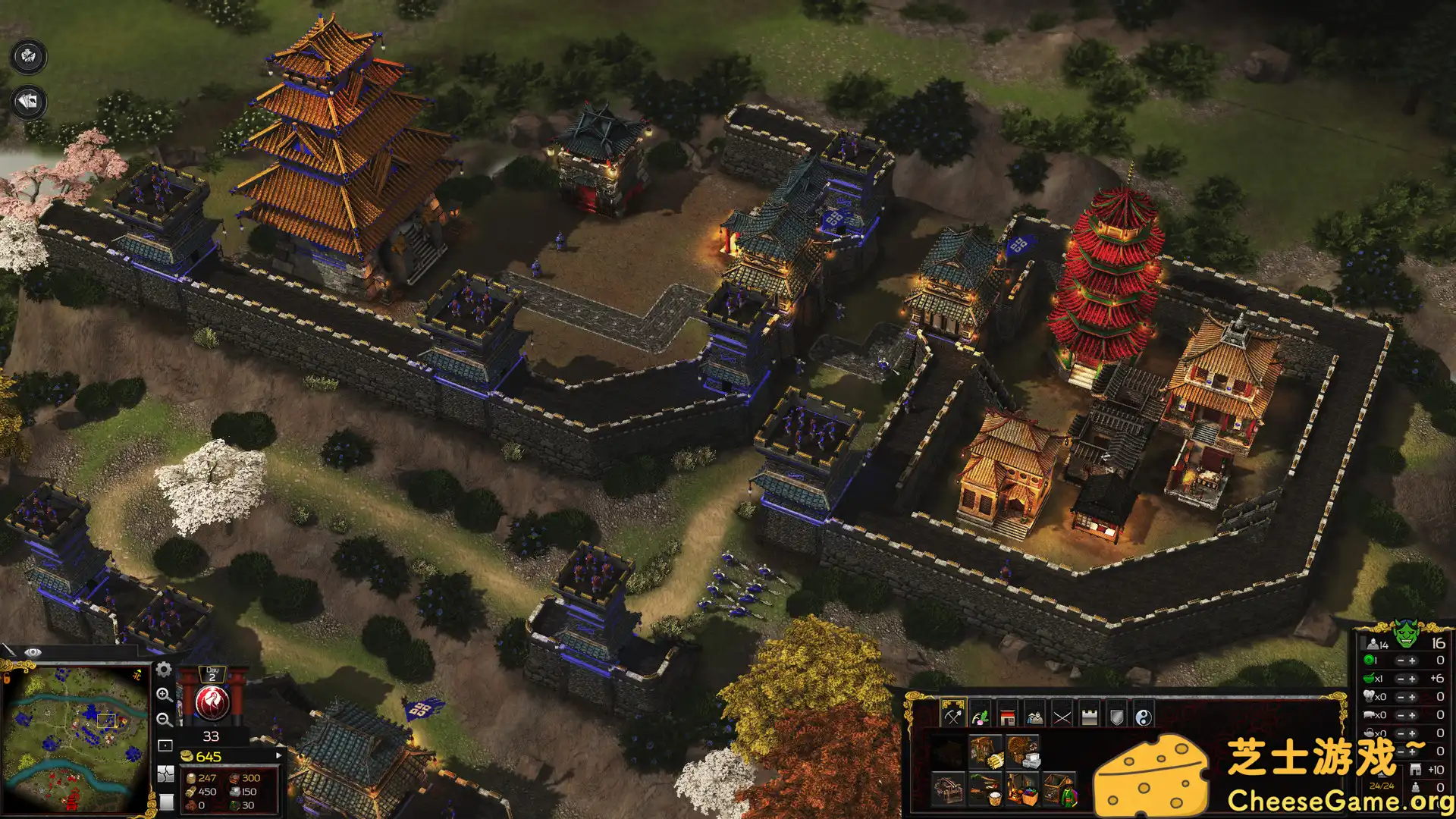Click the crossed-tools circle icon at top-left
Image resolution: width=1456 pixels, height=819 pixels.
click(27, 55)
